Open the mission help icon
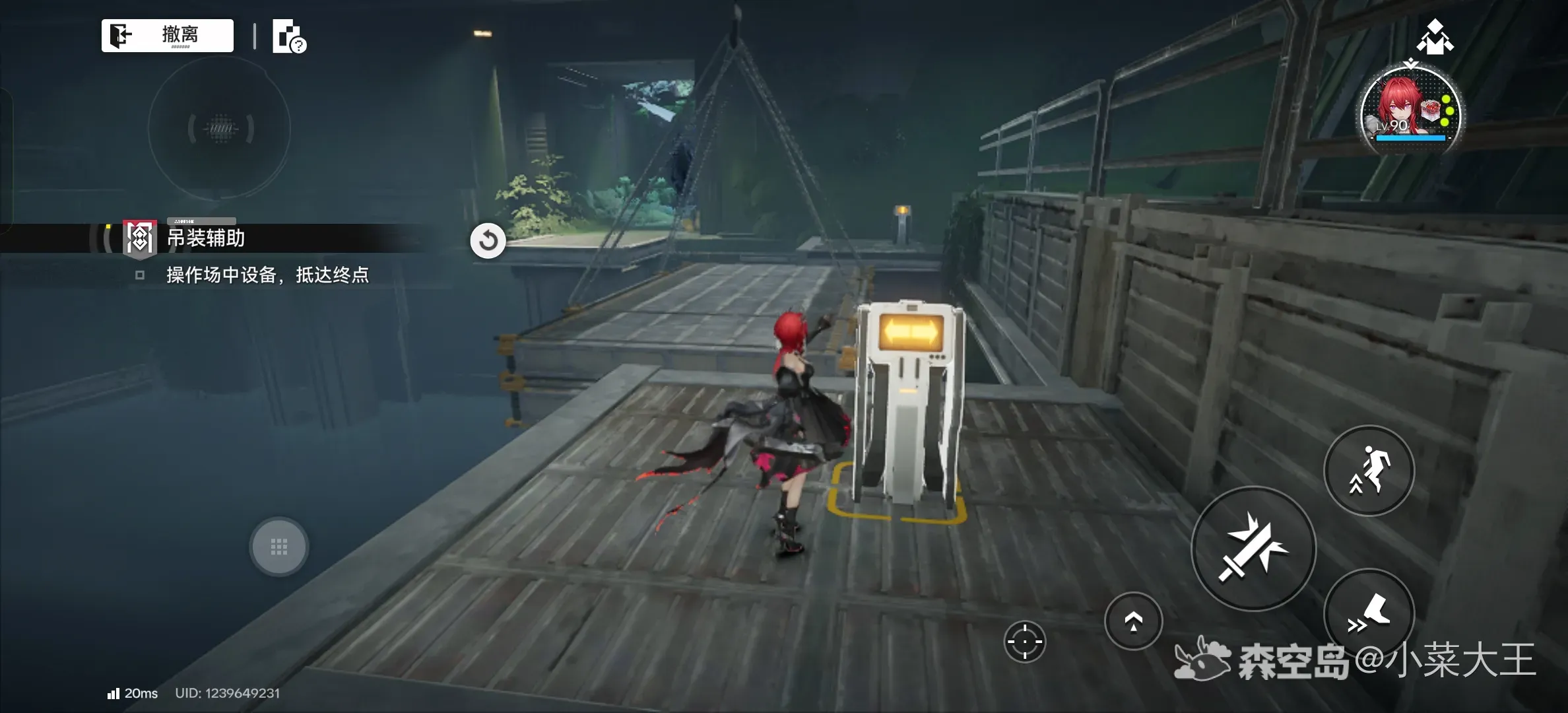This screenshot has height=713, width=1568. (x=289, y=36)
